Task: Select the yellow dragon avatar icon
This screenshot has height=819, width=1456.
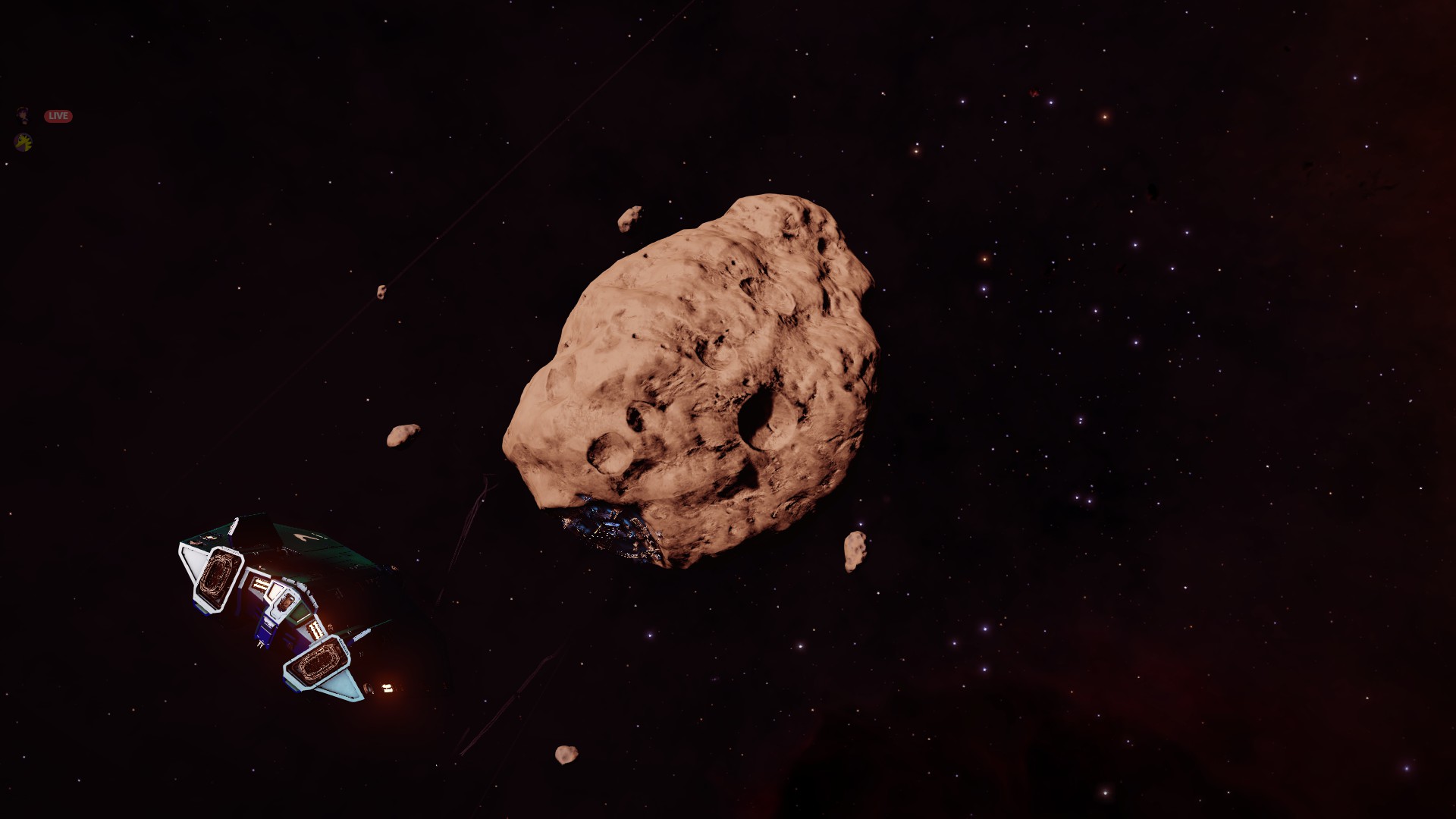Action: 24,142
